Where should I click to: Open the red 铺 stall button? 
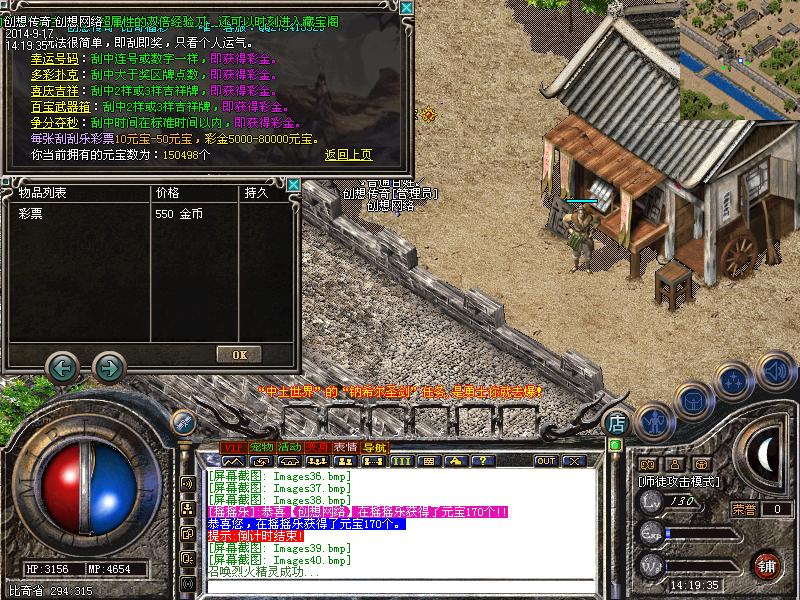coord(767,565)
